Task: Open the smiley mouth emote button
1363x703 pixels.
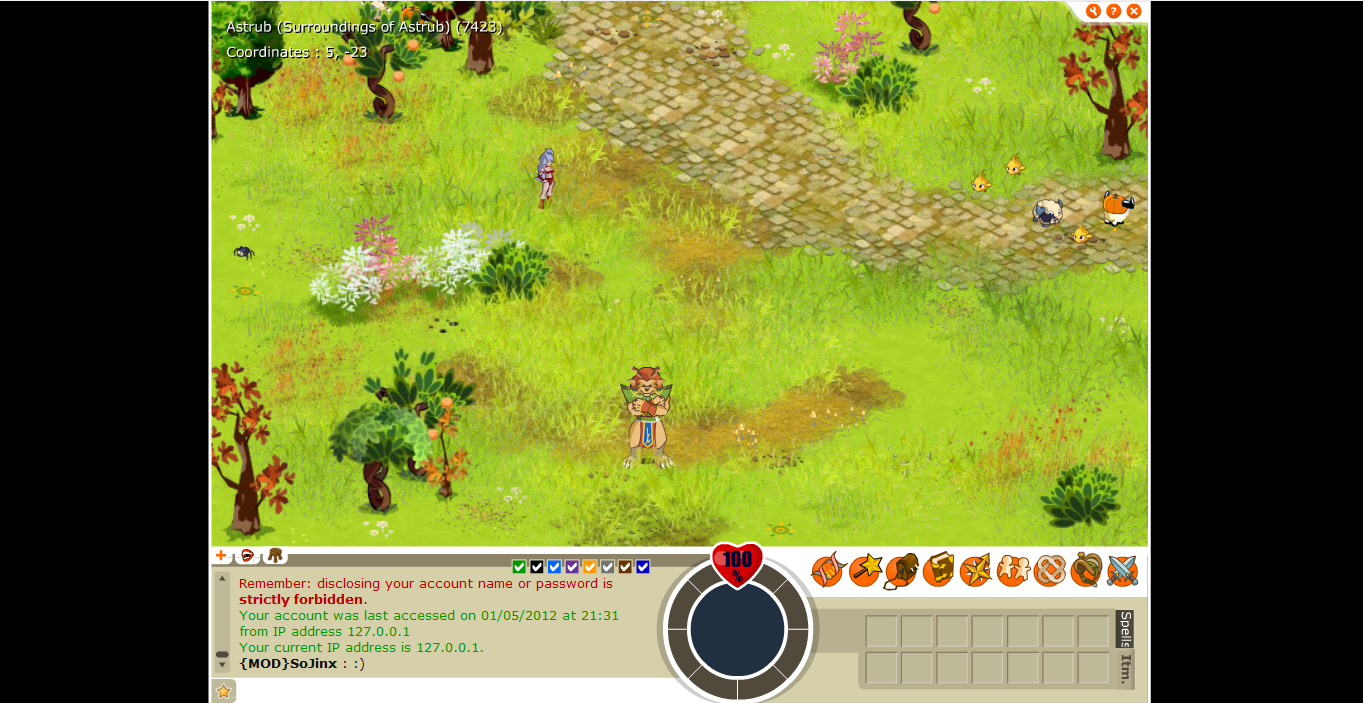Action: click(247, 556)
